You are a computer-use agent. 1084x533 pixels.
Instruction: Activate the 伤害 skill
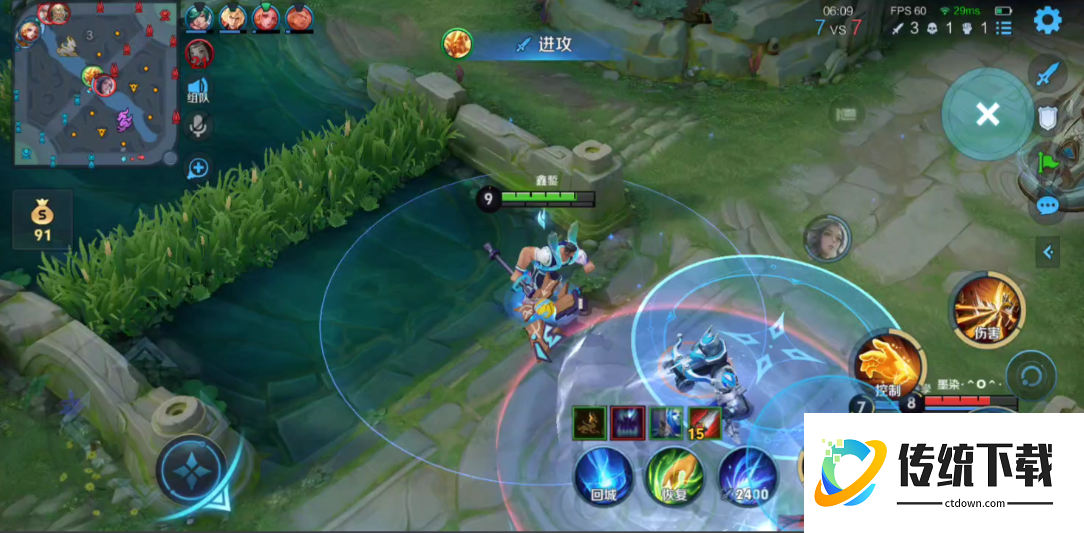(987, 310)
